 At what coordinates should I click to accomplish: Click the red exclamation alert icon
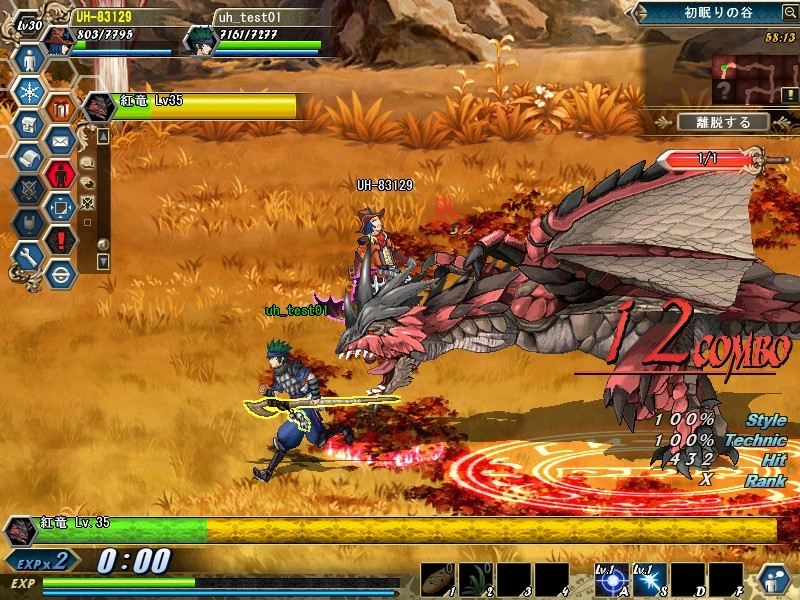(61, 240)
